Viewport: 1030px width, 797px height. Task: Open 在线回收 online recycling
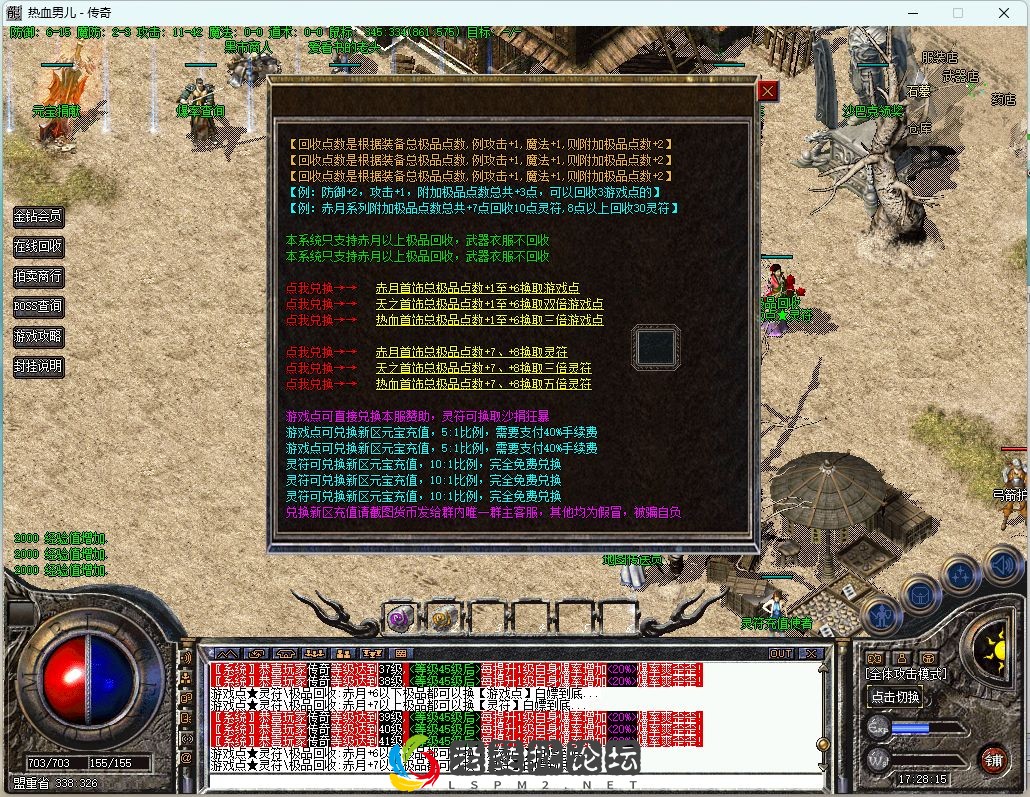(38, 246)
